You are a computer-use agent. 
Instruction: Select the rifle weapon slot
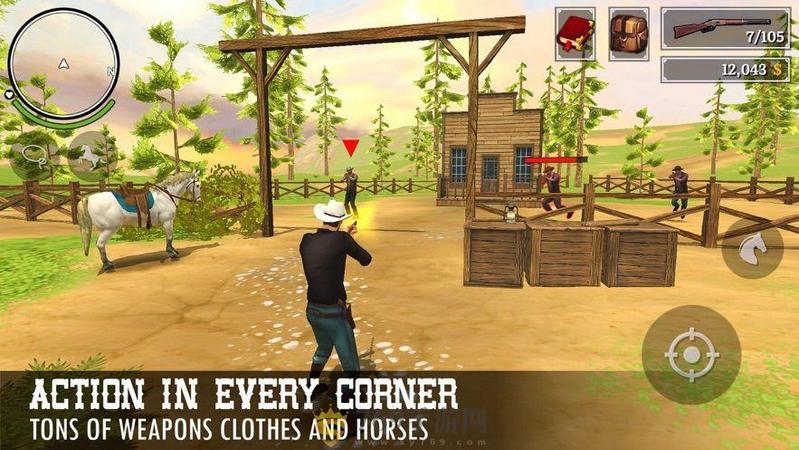point(724,27)
